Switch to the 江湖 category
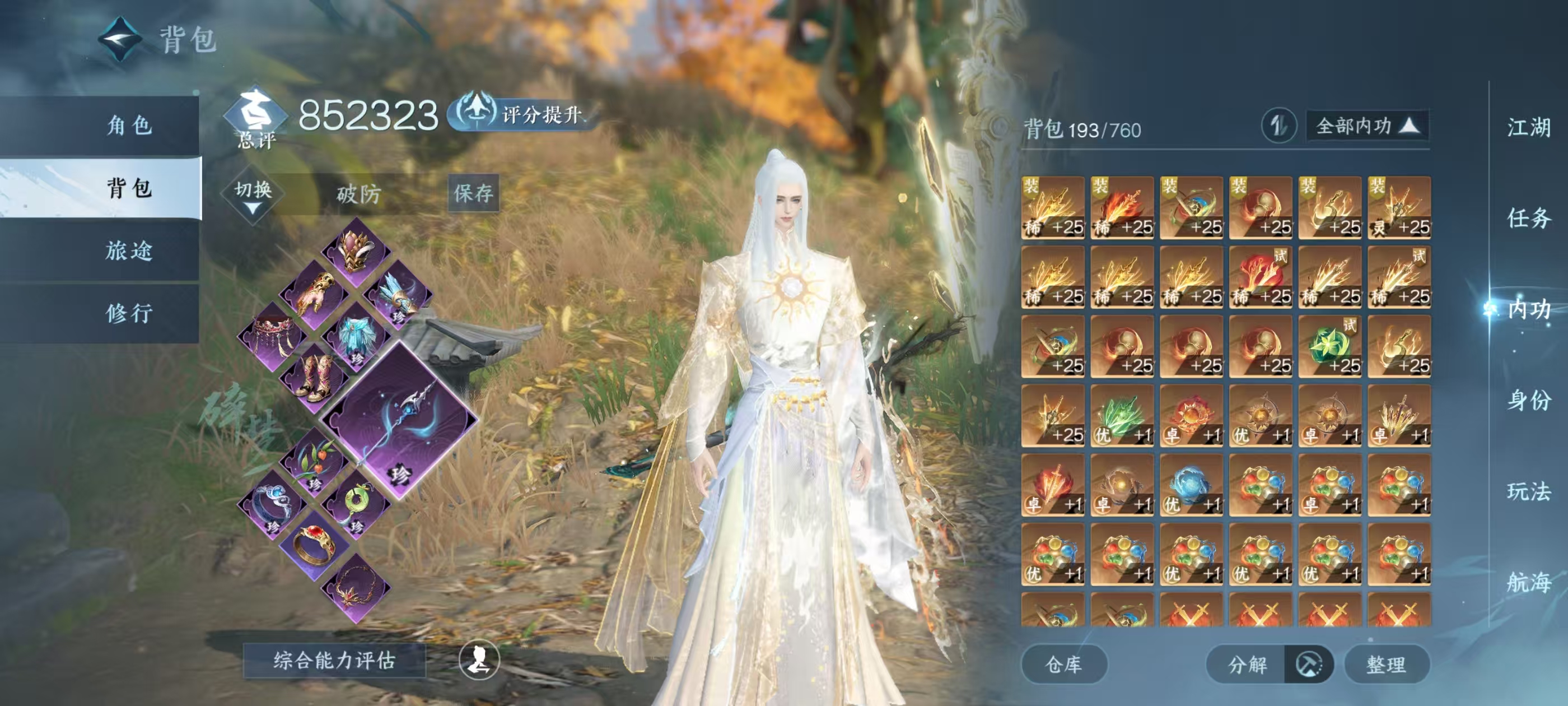Viewport: 1568px width, 706px height. click(x=1528, y=128)
